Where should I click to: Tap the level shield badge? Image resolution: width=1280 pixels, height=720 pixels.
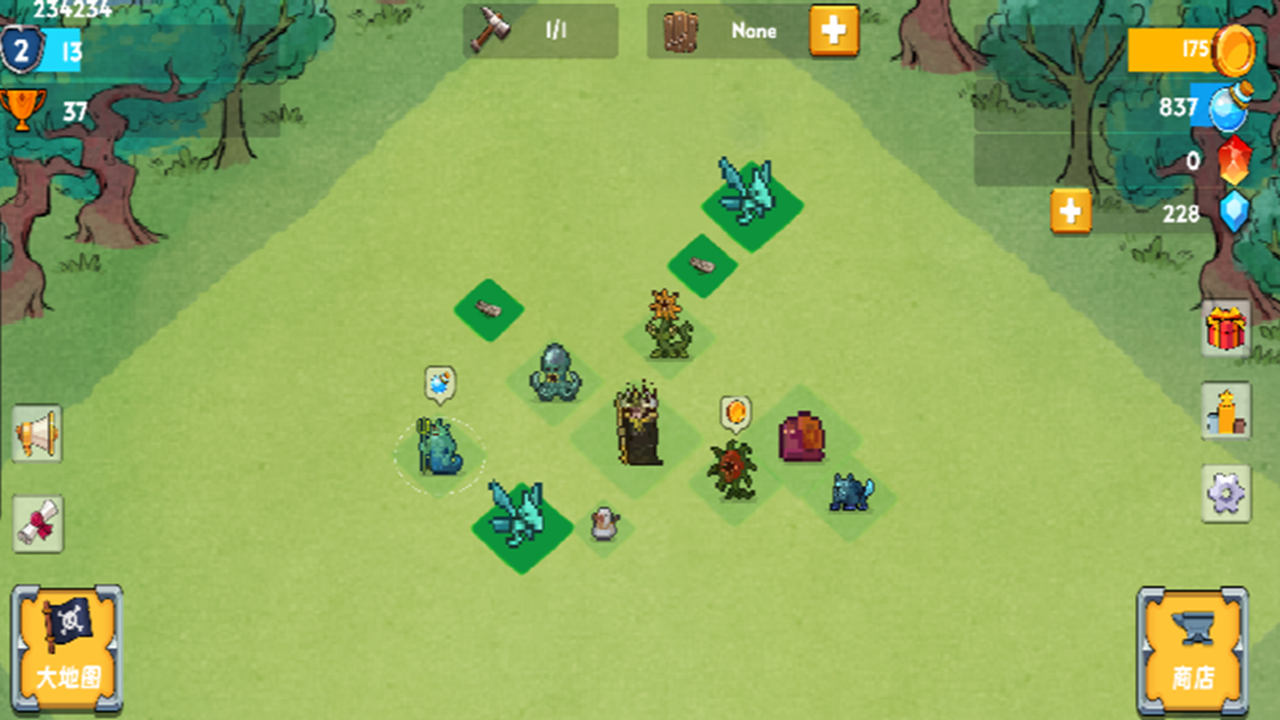pyautogui.click(x=20, y=50)
